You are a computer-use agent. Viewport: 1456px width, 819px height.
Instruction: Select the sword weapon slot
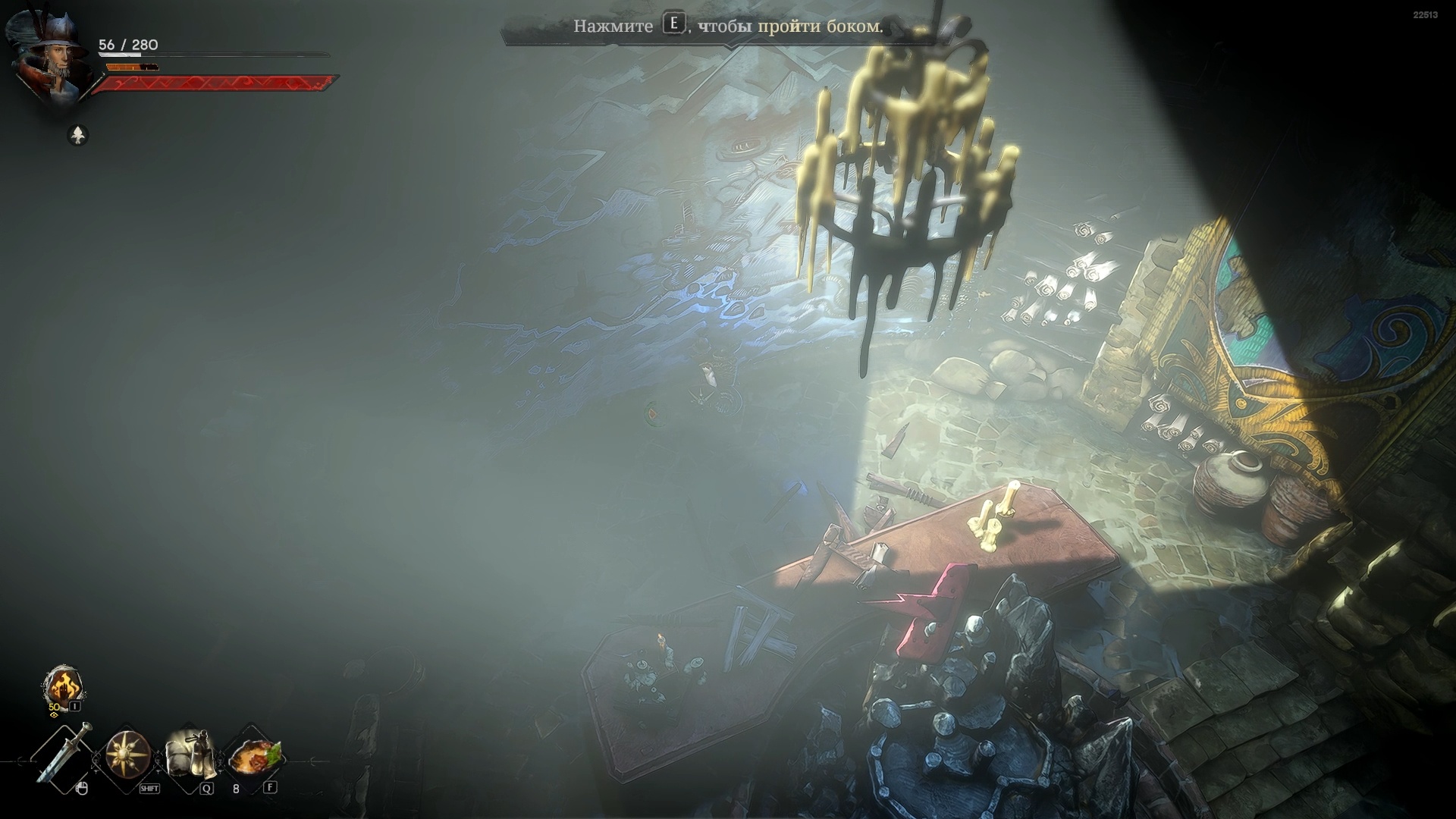coord(65,755)
